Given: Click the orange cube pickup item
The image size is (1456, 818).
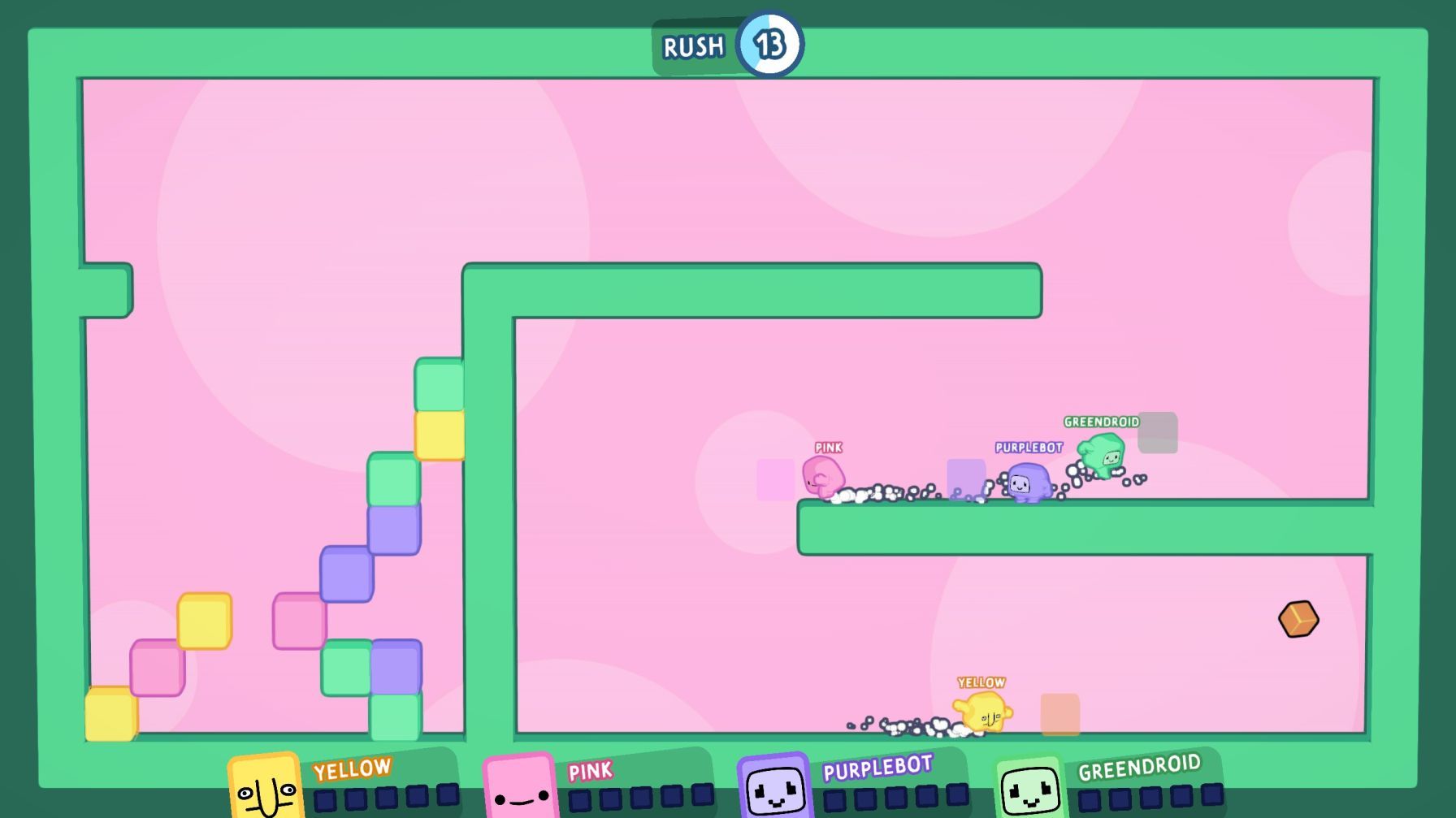Looking at the screenshot, I should coord(1298,620).
